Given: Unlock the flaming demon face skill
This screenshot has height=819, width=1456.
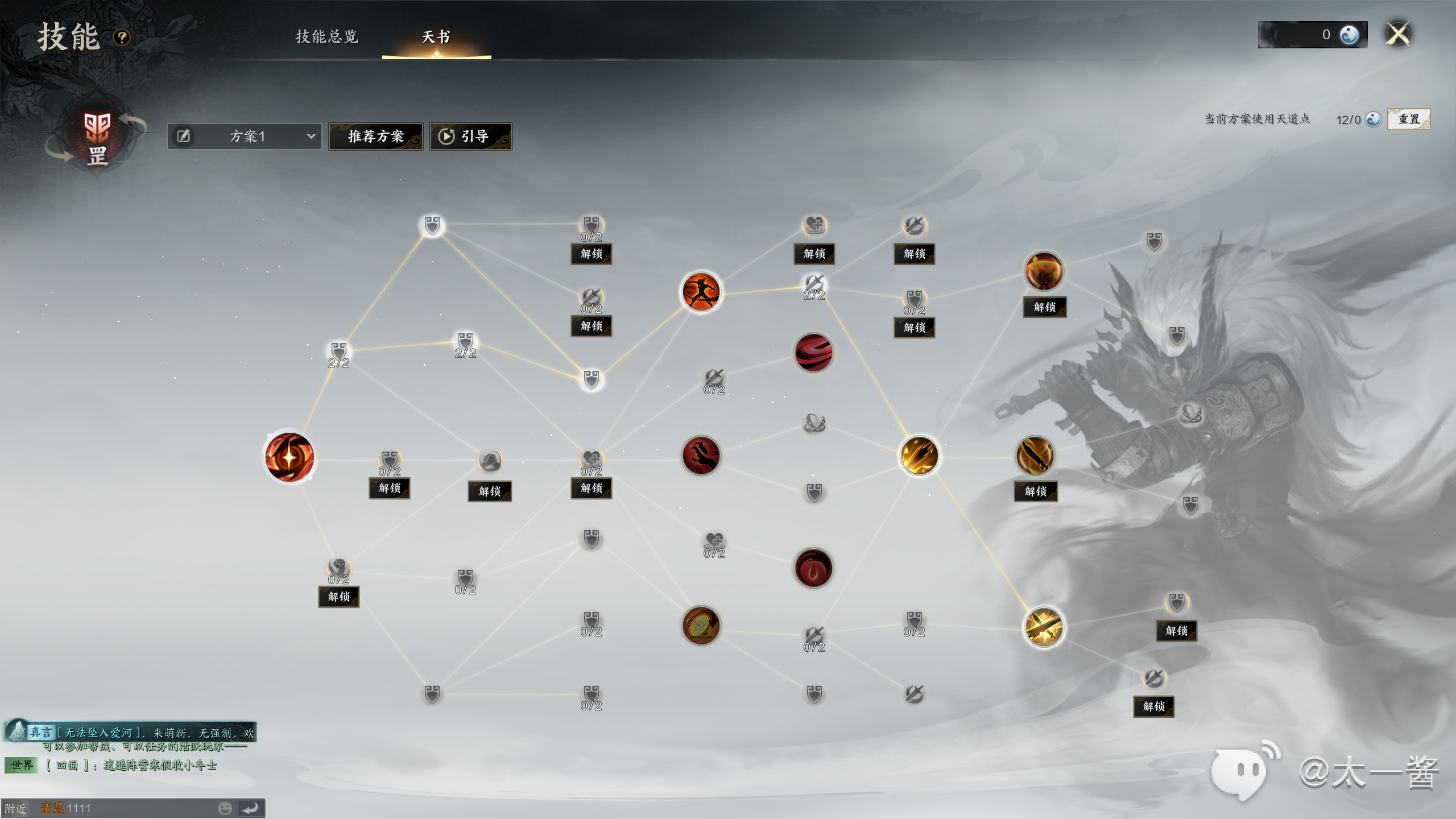Looking at the screenshot, I should tap(1045, 307).
